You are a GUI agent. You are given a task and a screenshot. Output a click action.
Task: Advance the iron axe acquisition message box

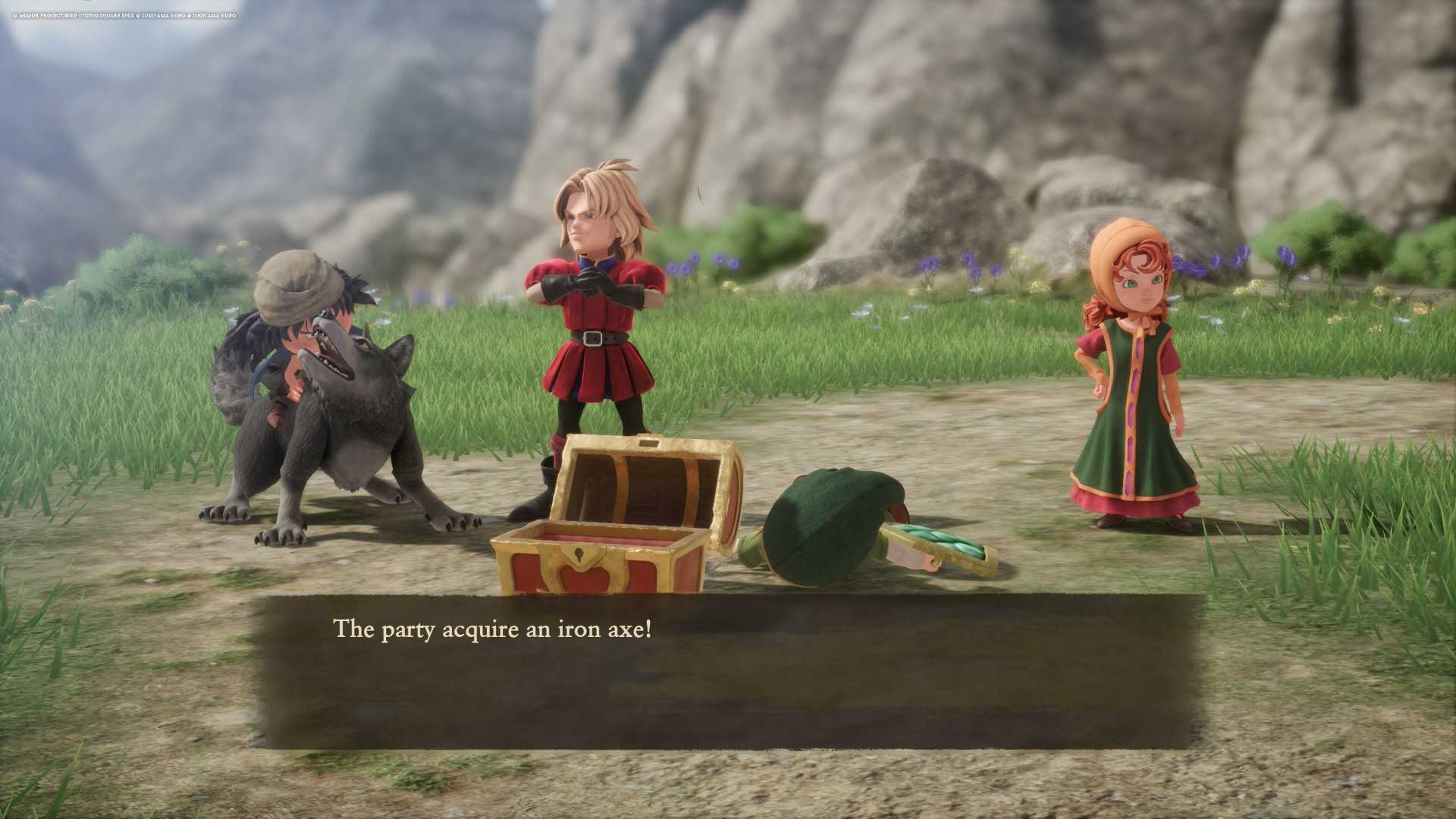[728, 671]
